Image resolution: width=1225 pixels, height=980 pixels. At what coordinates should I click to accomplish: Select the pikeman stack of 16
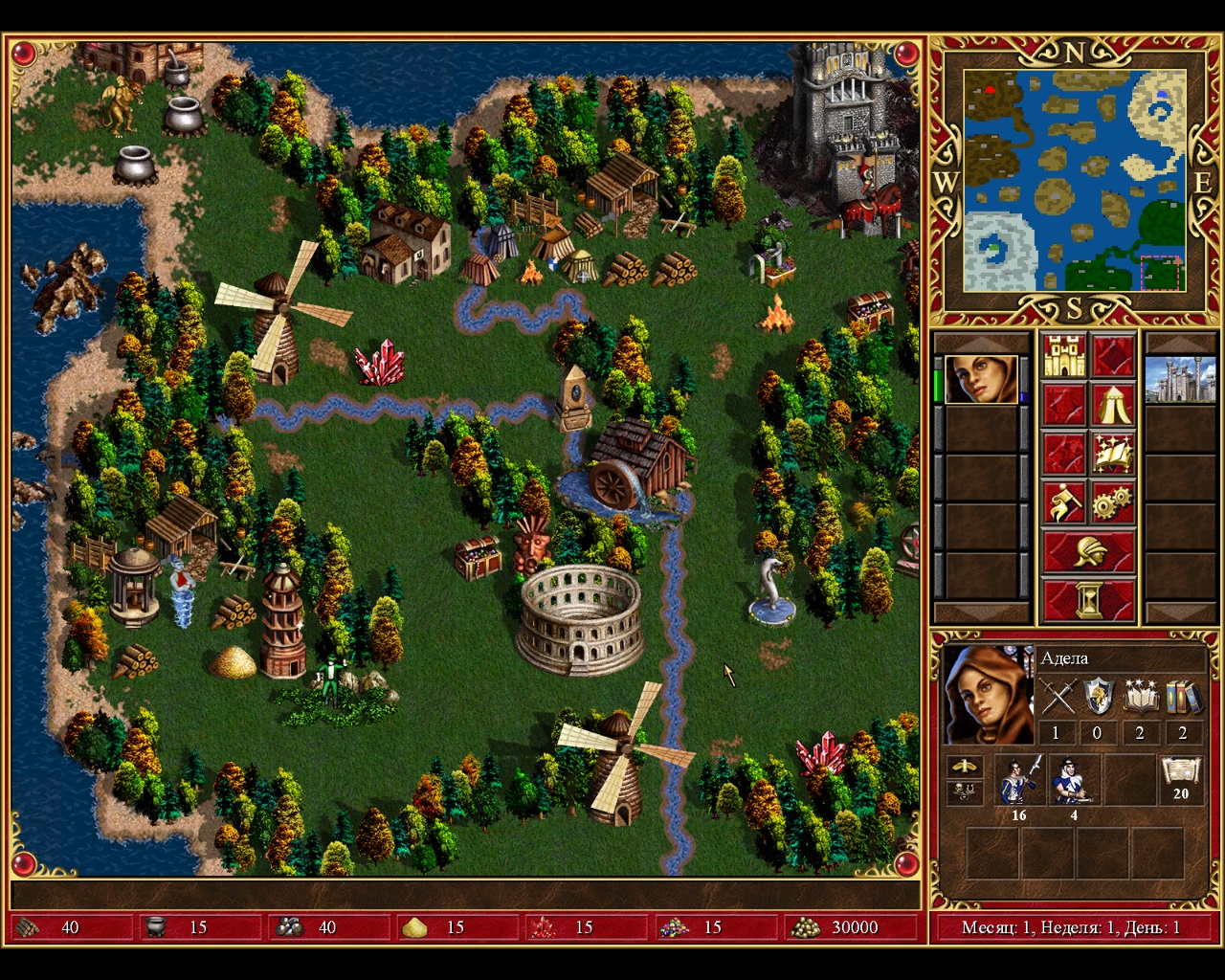point(1018,780)
